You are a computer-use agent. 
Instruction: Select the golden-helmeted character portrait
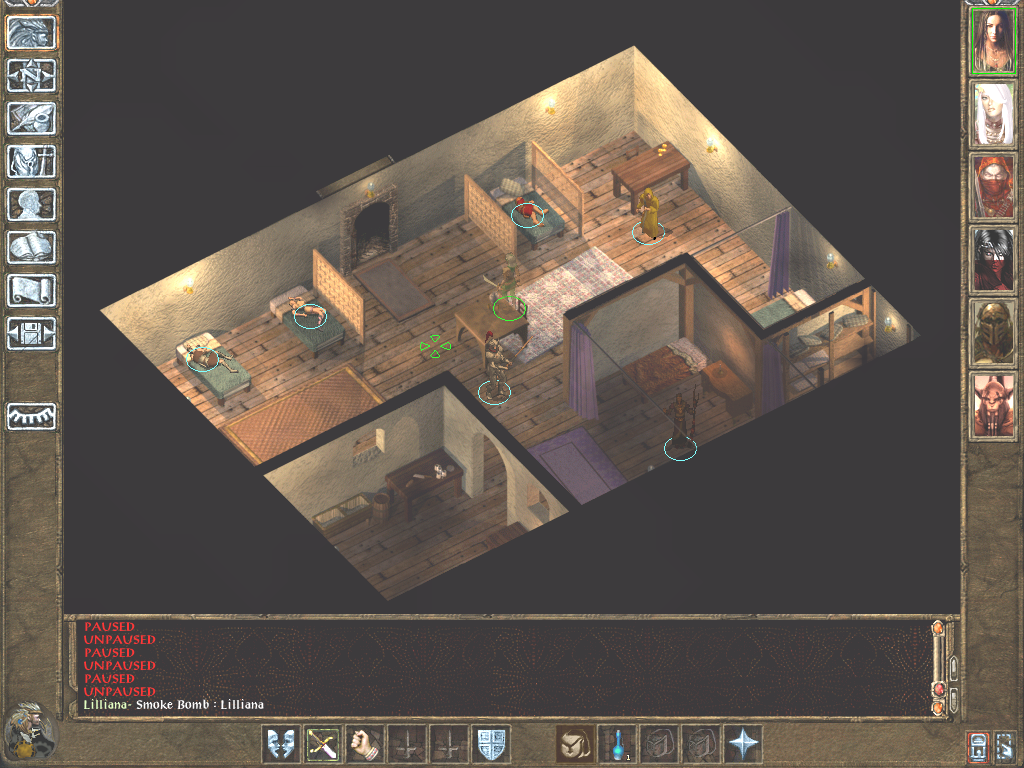click(x=993, y=333)
